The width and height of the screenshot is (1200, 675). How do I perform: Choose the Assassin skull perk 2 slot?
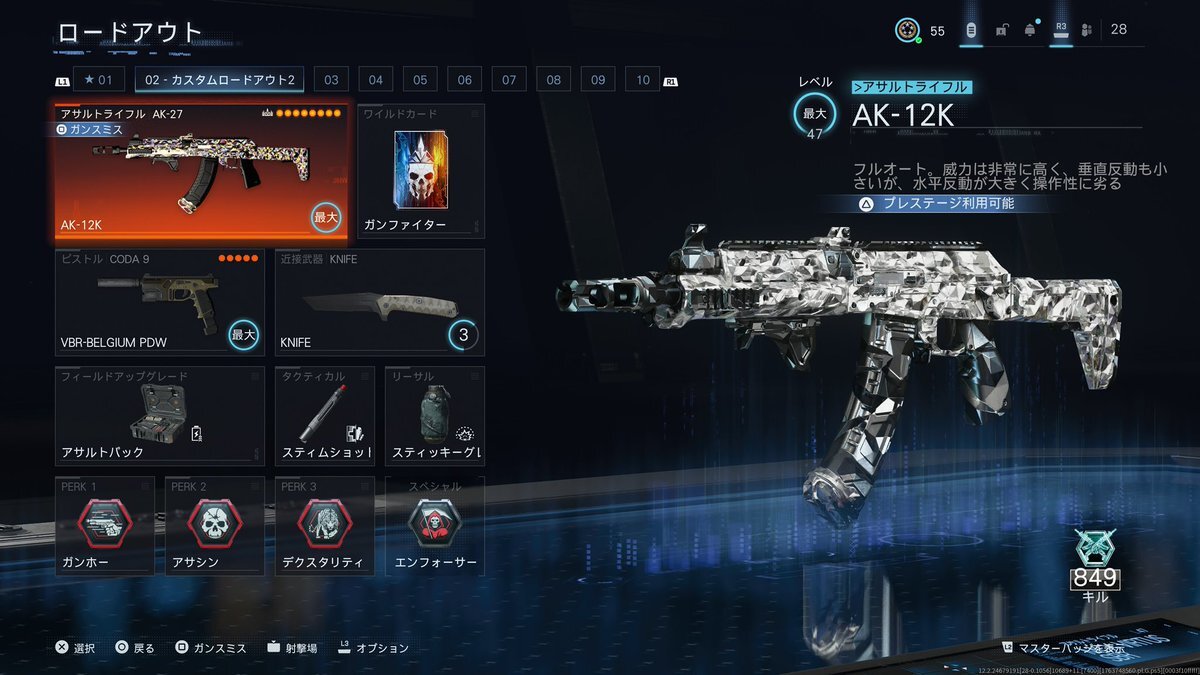click(215, 526)
